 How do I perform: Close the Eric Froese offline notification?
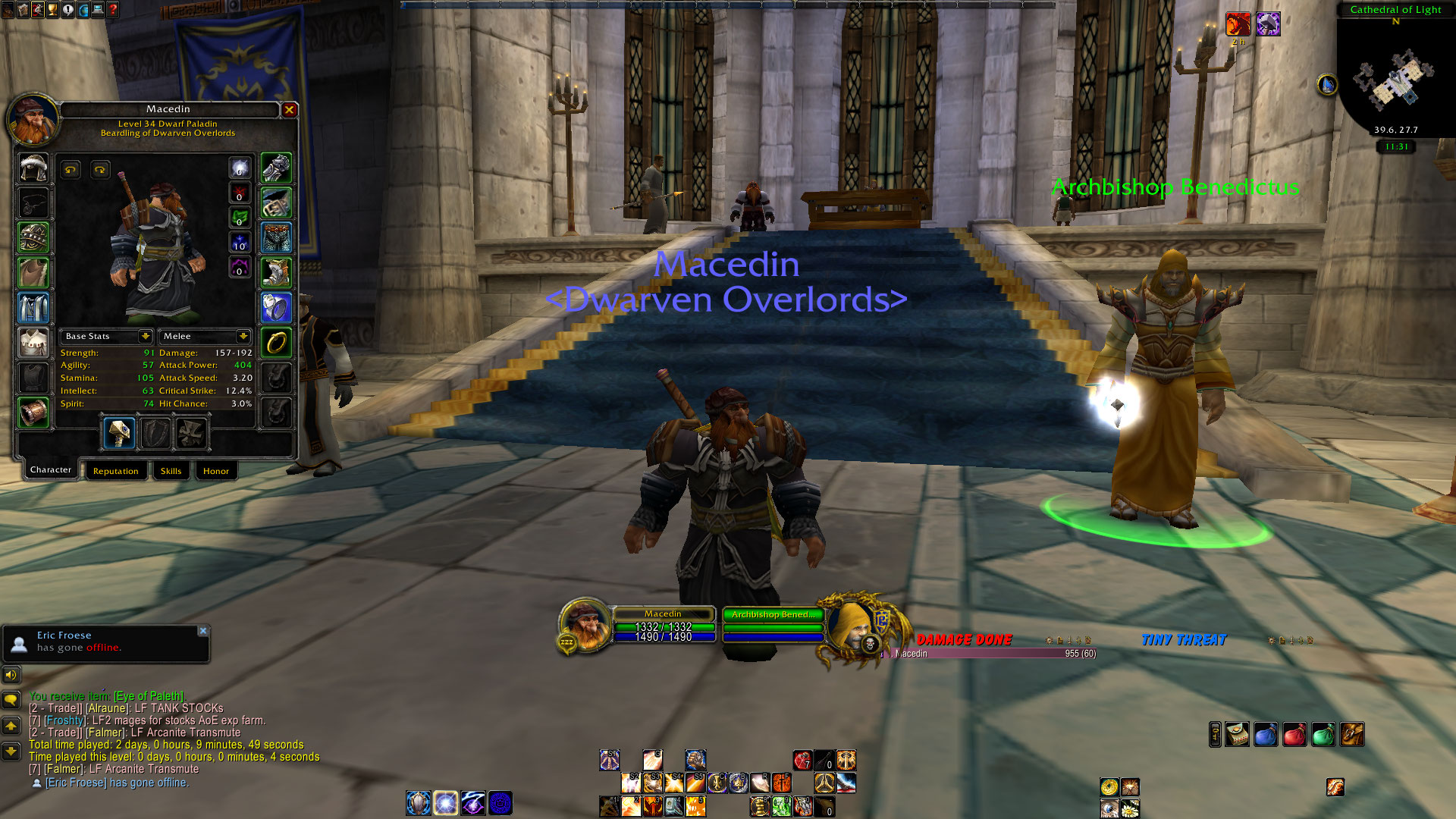[x=202, y=631]
